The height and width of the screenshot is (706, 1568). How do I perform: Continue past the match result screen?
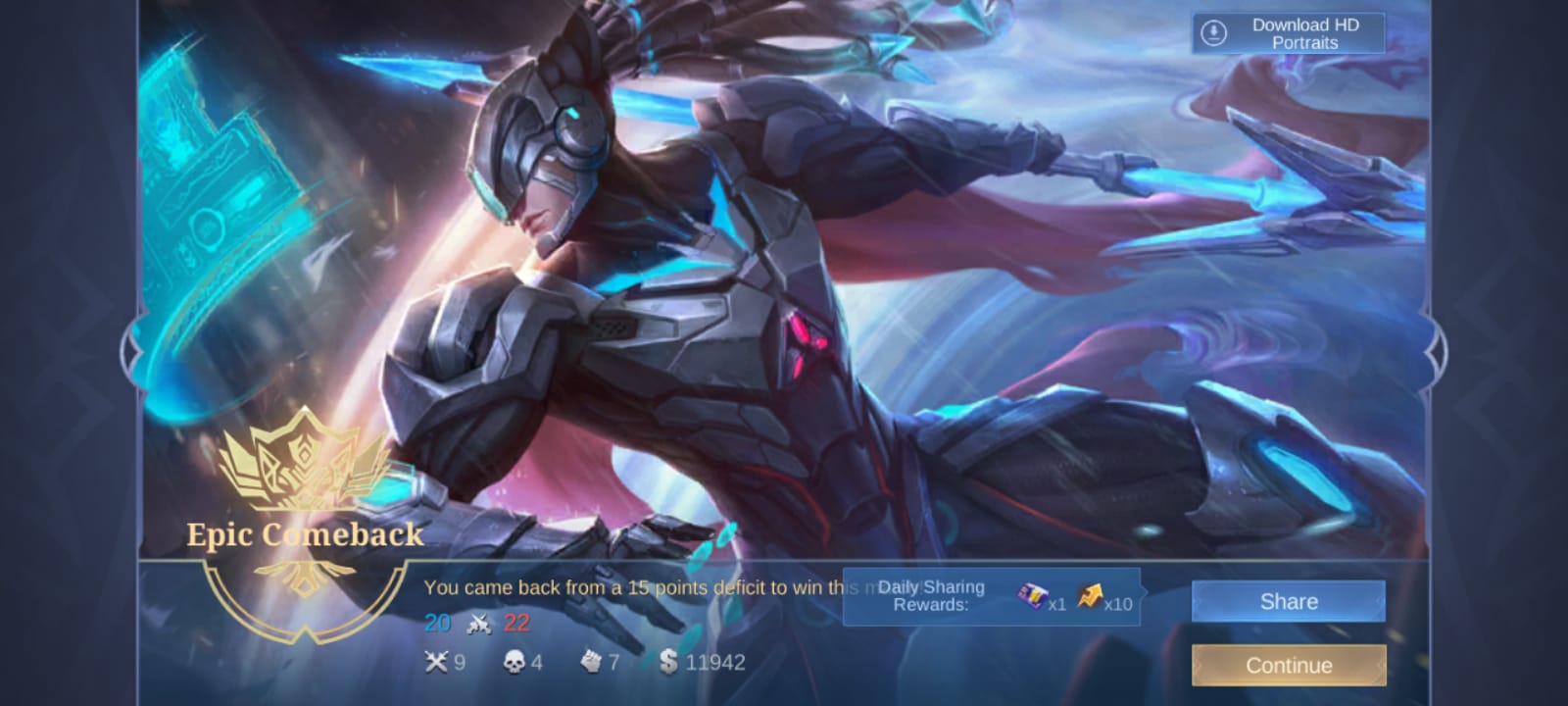click(1288, 665)
